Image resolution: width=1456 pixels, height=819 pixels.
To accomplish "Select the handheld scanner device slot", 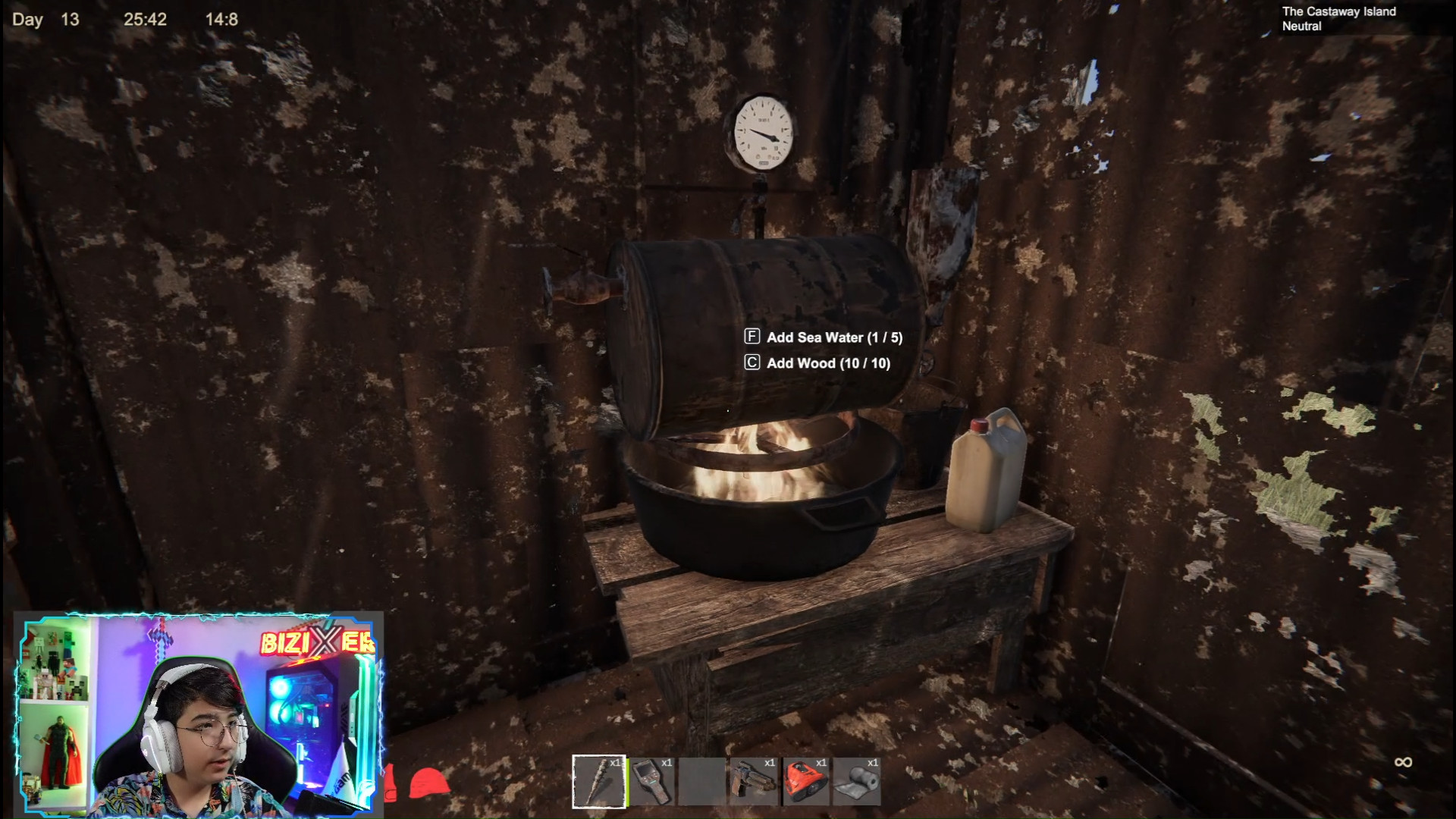I will [x=651, y=781].
